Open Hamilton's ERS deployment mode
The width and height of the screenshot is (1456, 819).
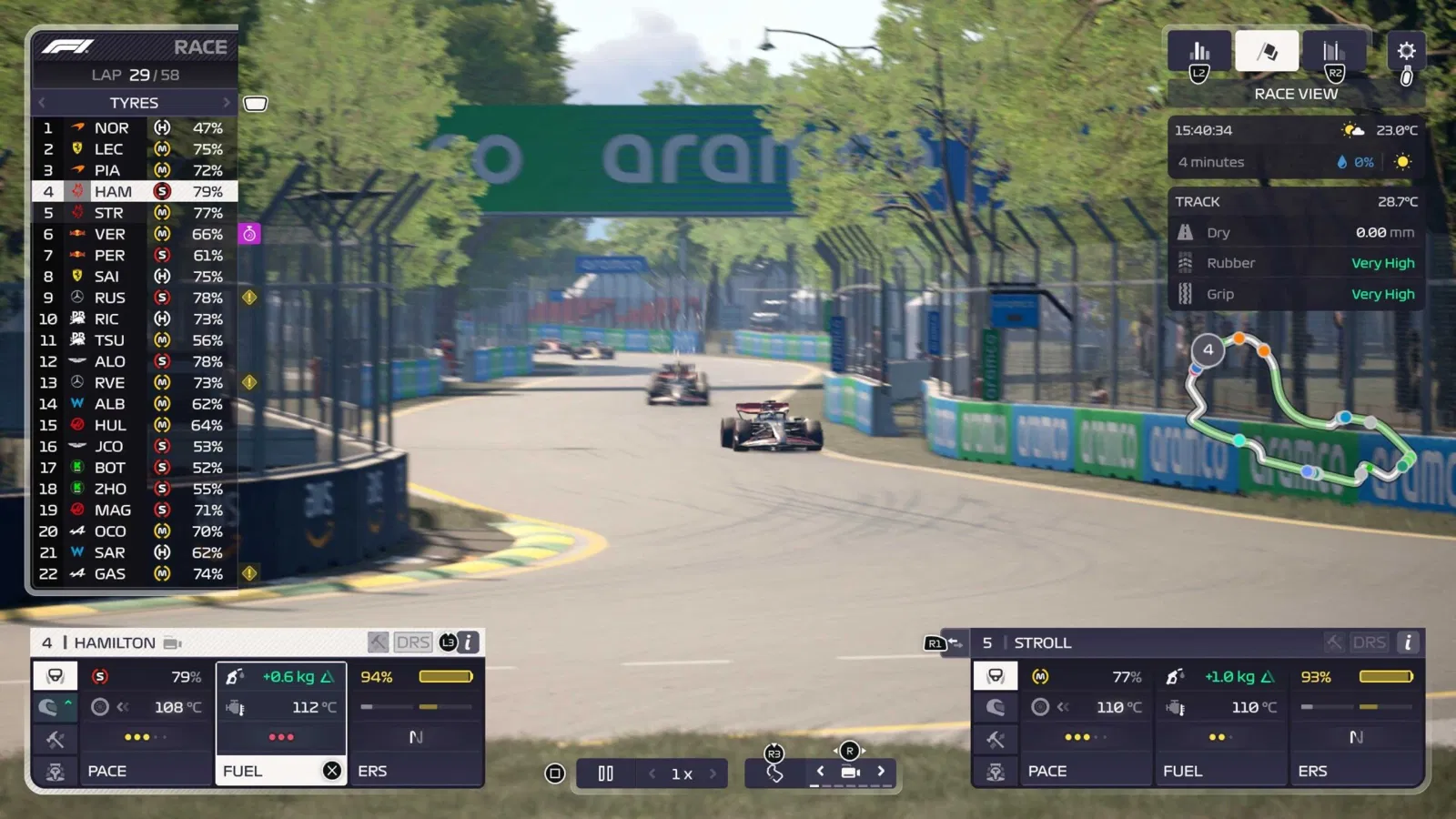[415, 771]
